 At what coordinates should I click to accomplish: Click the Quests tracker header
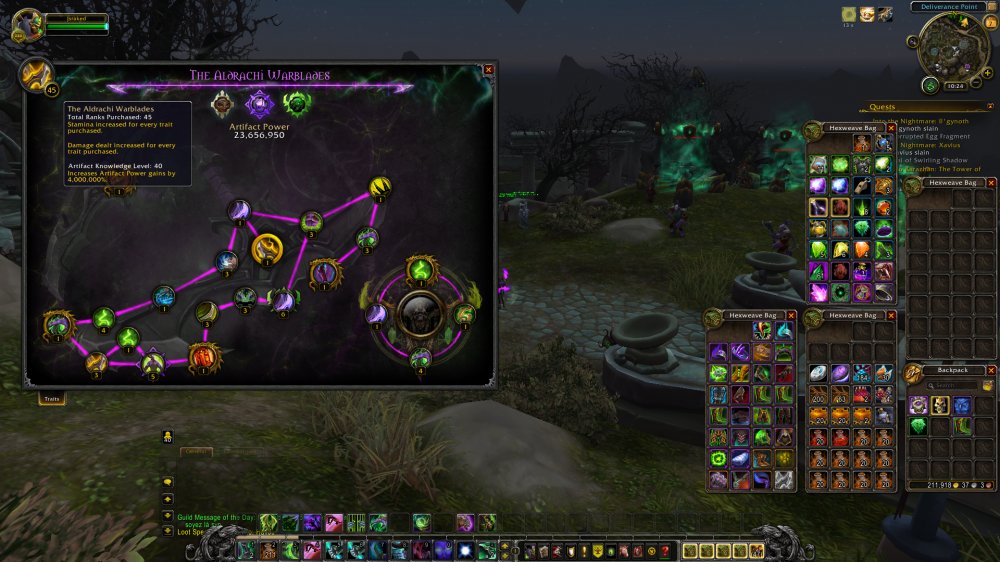point(883,107)
